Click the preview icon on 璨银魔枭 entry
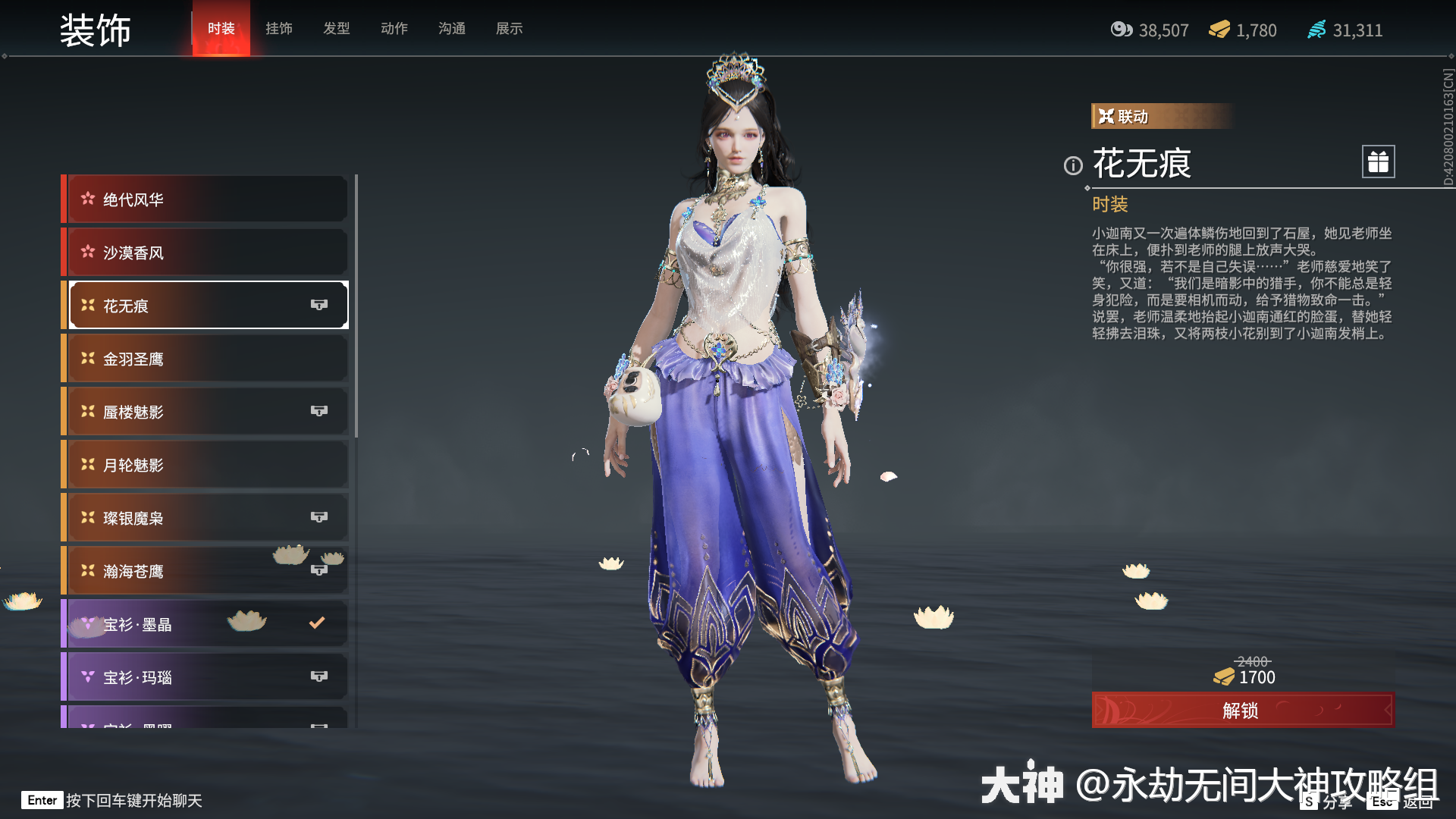The image size is (1456, 819). (x=319, y=517)
